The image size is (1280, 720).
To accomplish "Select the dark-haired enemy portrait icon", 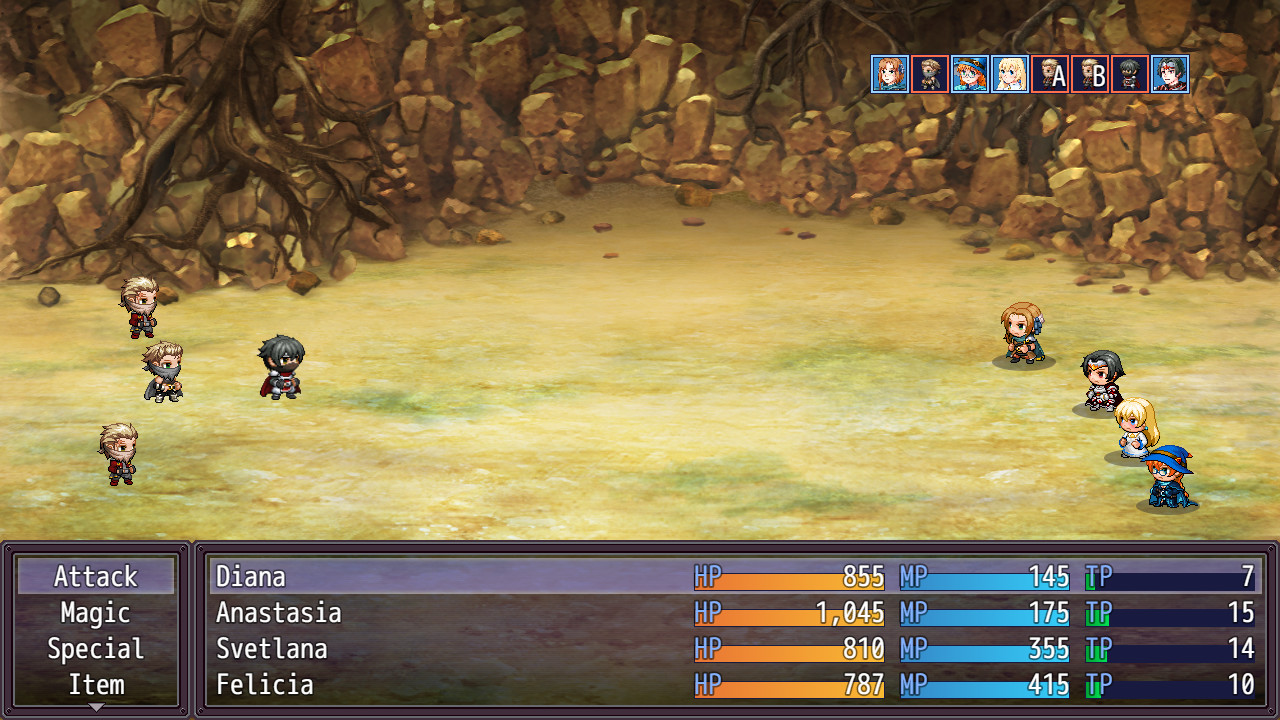I will click(x=1130, y=72).
